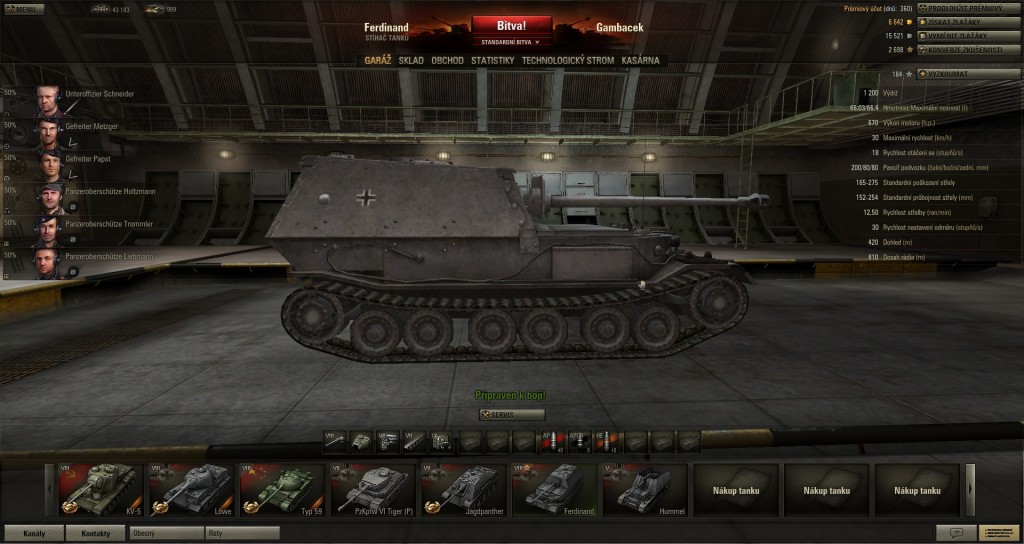Open Technologický strom tab
This screenshot has width=1024, height=544.
[x=567, y=61]
